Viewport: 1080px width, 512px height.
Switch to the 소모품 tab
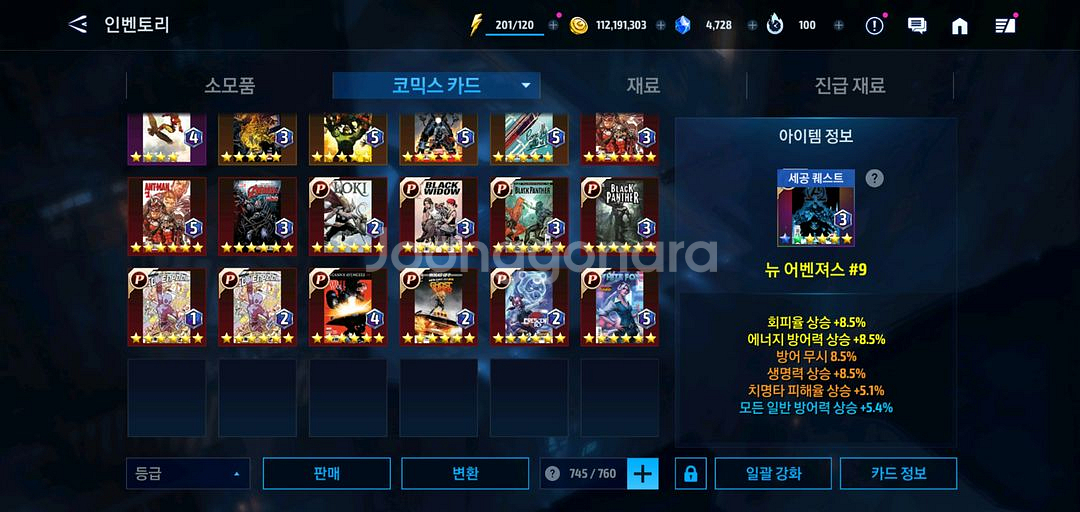(x=229, y=86)
